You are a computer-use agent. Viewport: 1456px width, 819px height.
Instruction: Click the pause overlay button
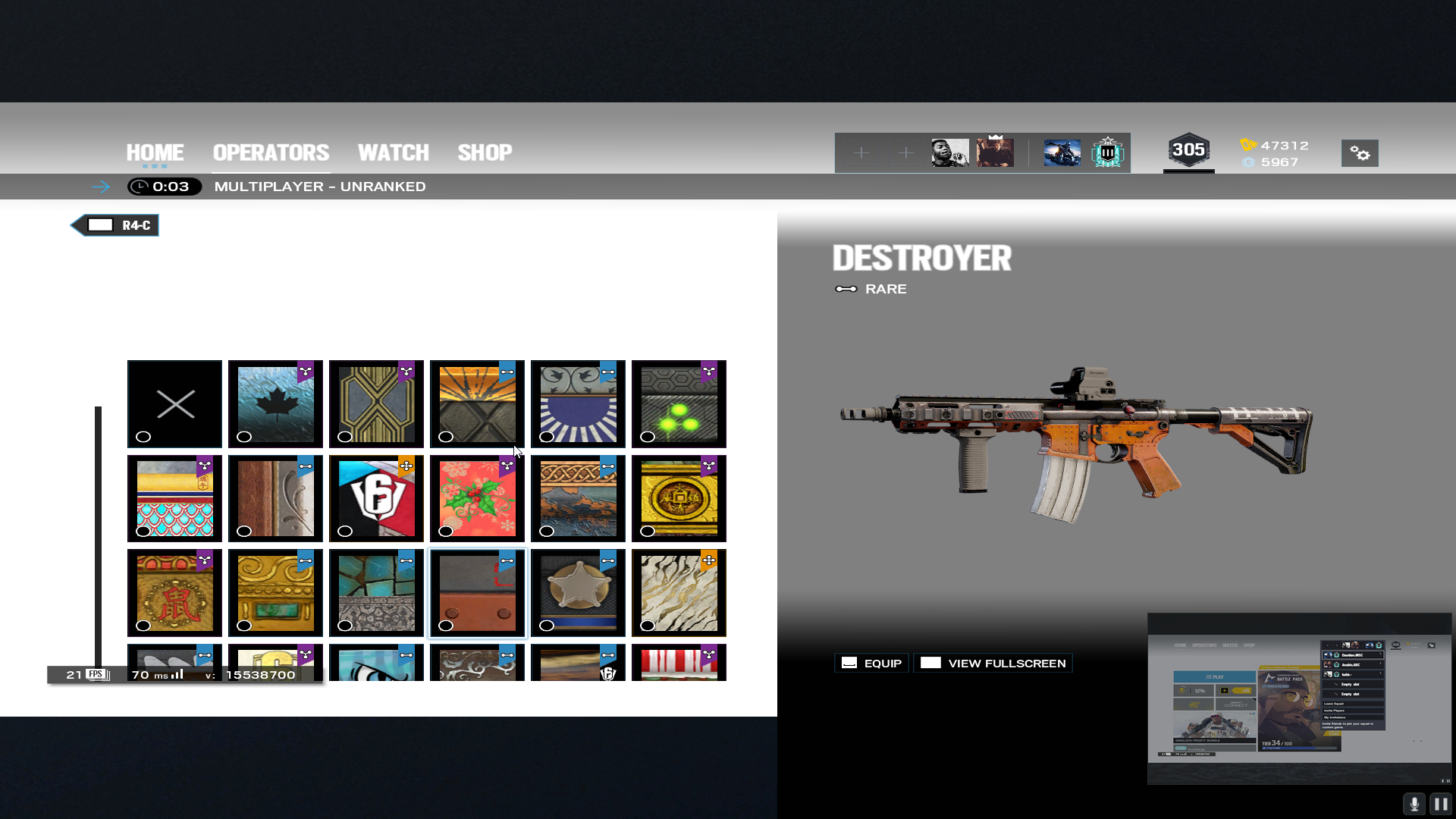[1440, 804]
